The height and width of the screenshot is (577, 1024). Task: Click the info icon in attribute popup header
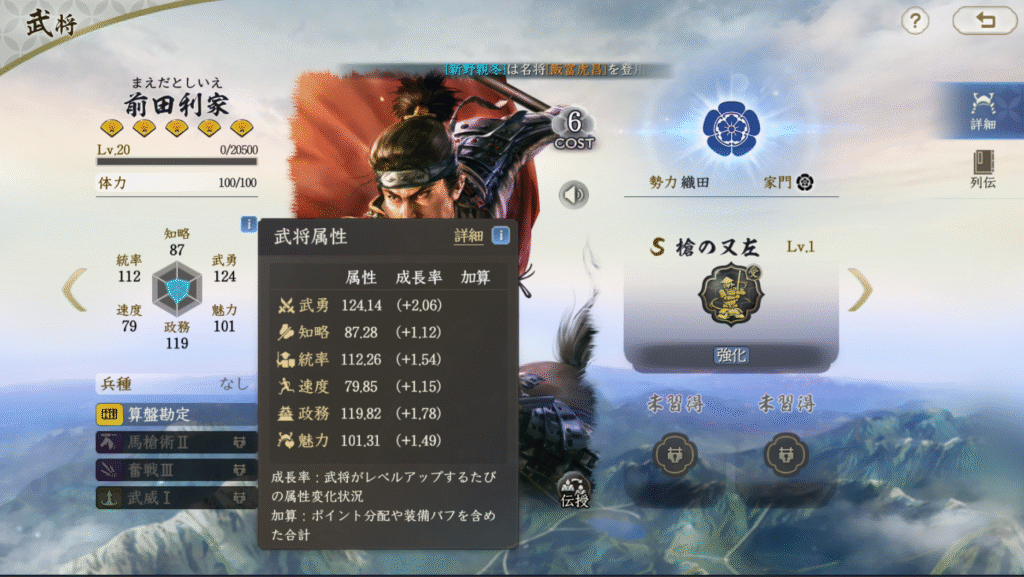coord(500,236)
